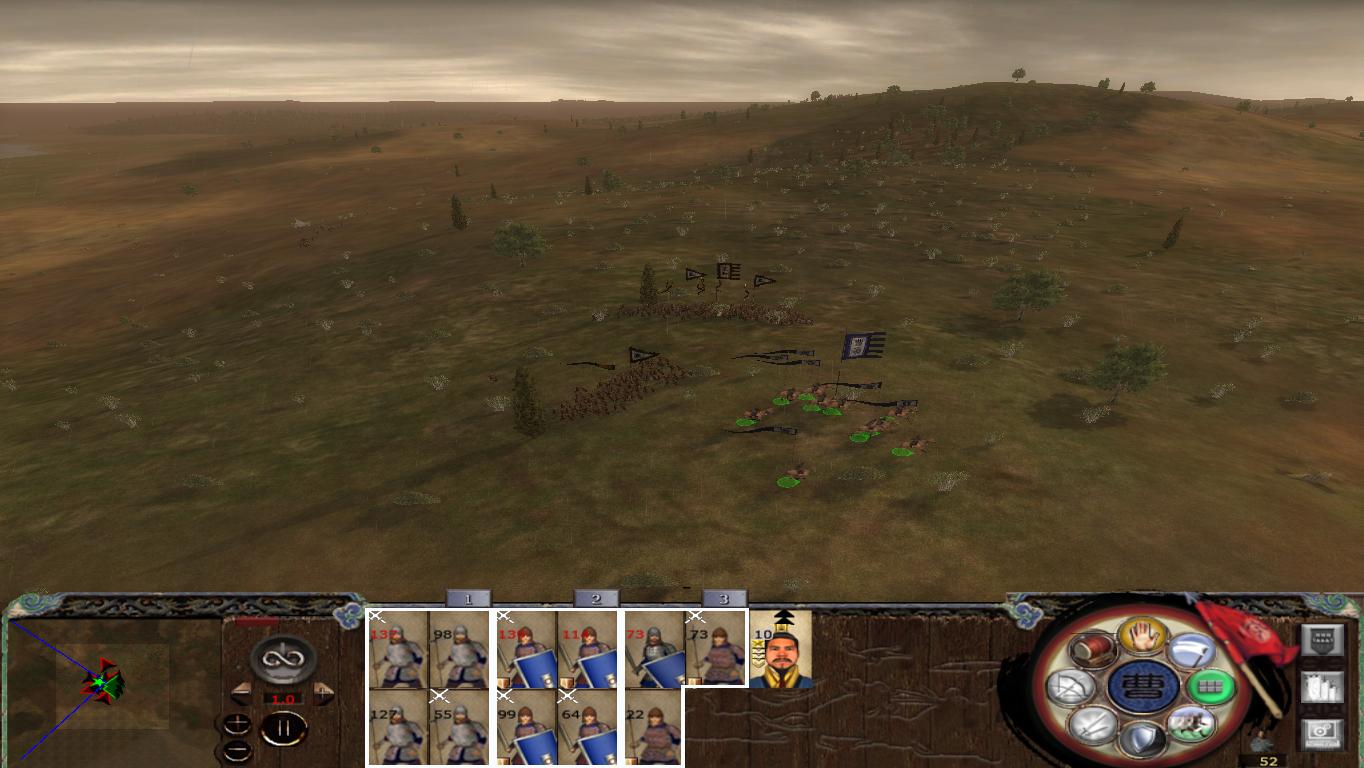Image resolution: width=1364 pixels, height=768 pixels.
Task: Select the Halt hand icon on the command wheel
Action: click(x=1141, y=639)
